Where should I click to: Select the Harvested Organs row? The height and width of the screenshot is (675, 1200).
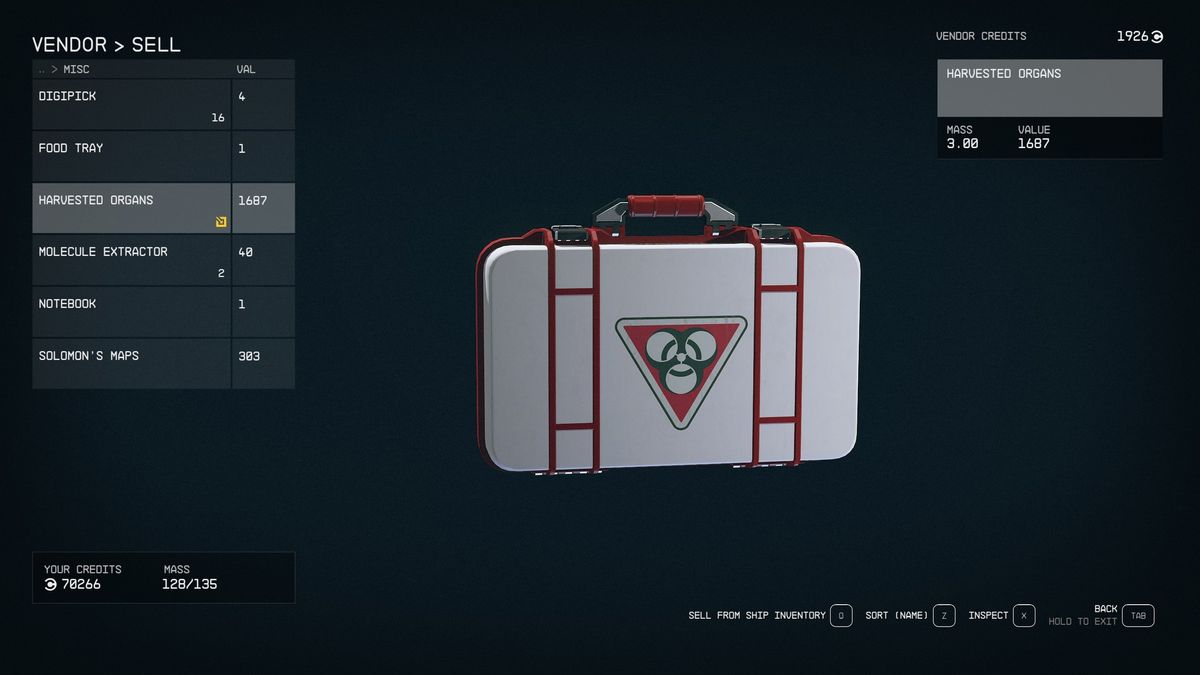tap(132, 208)
